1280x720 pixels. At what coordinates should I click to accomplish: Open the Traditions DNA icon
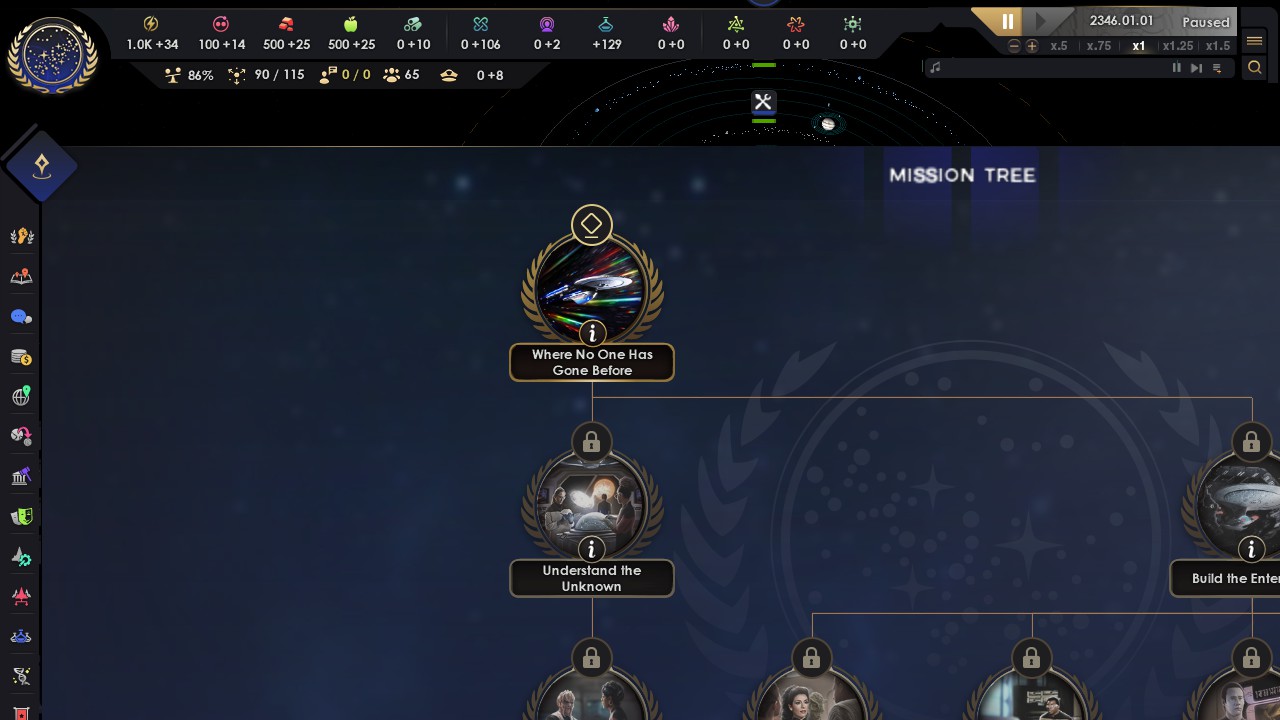click(20, 676)
